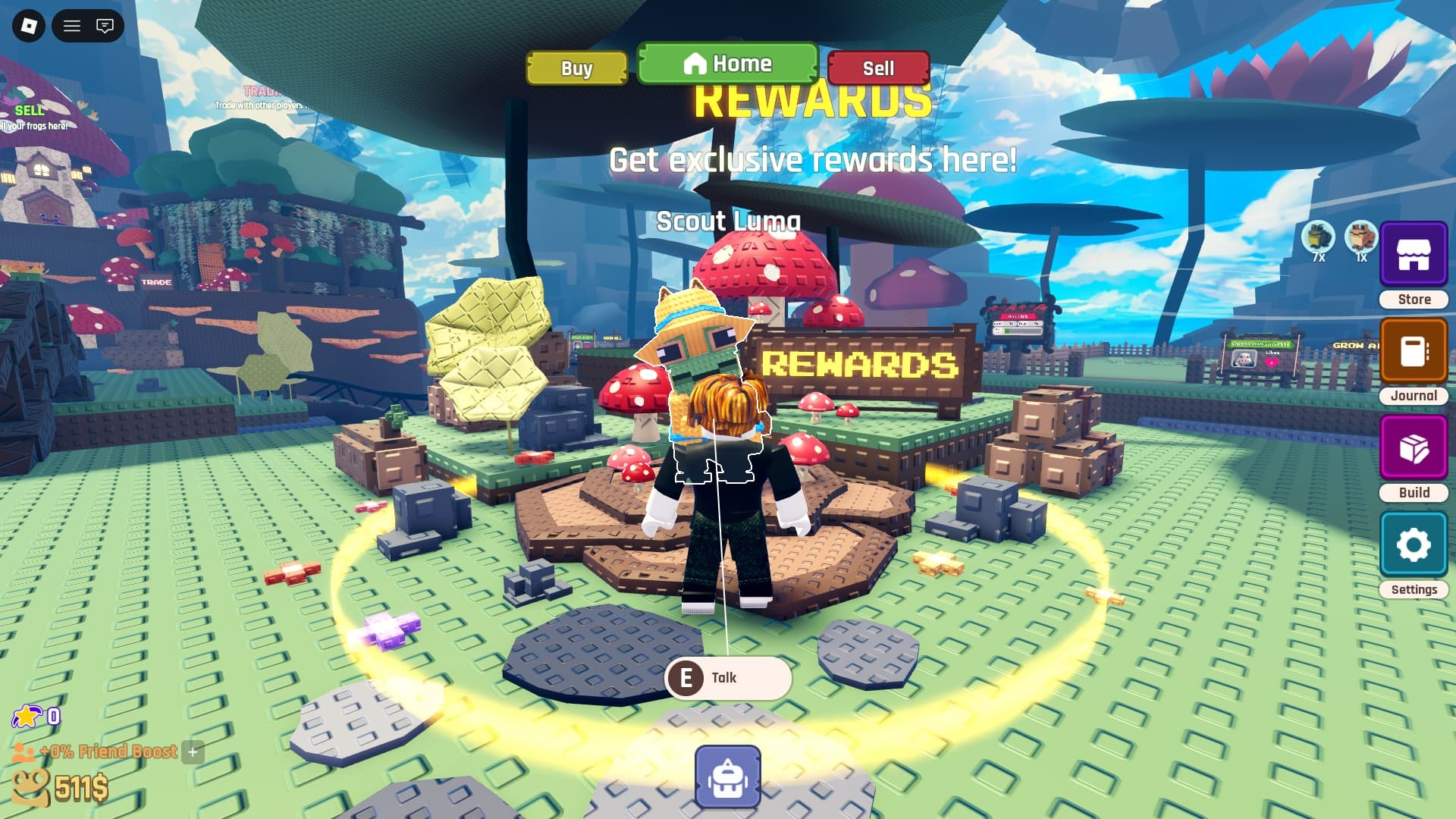Click the Roblox logo button
This screenshot has height=819, width=1456.
(x=30, y=26)
